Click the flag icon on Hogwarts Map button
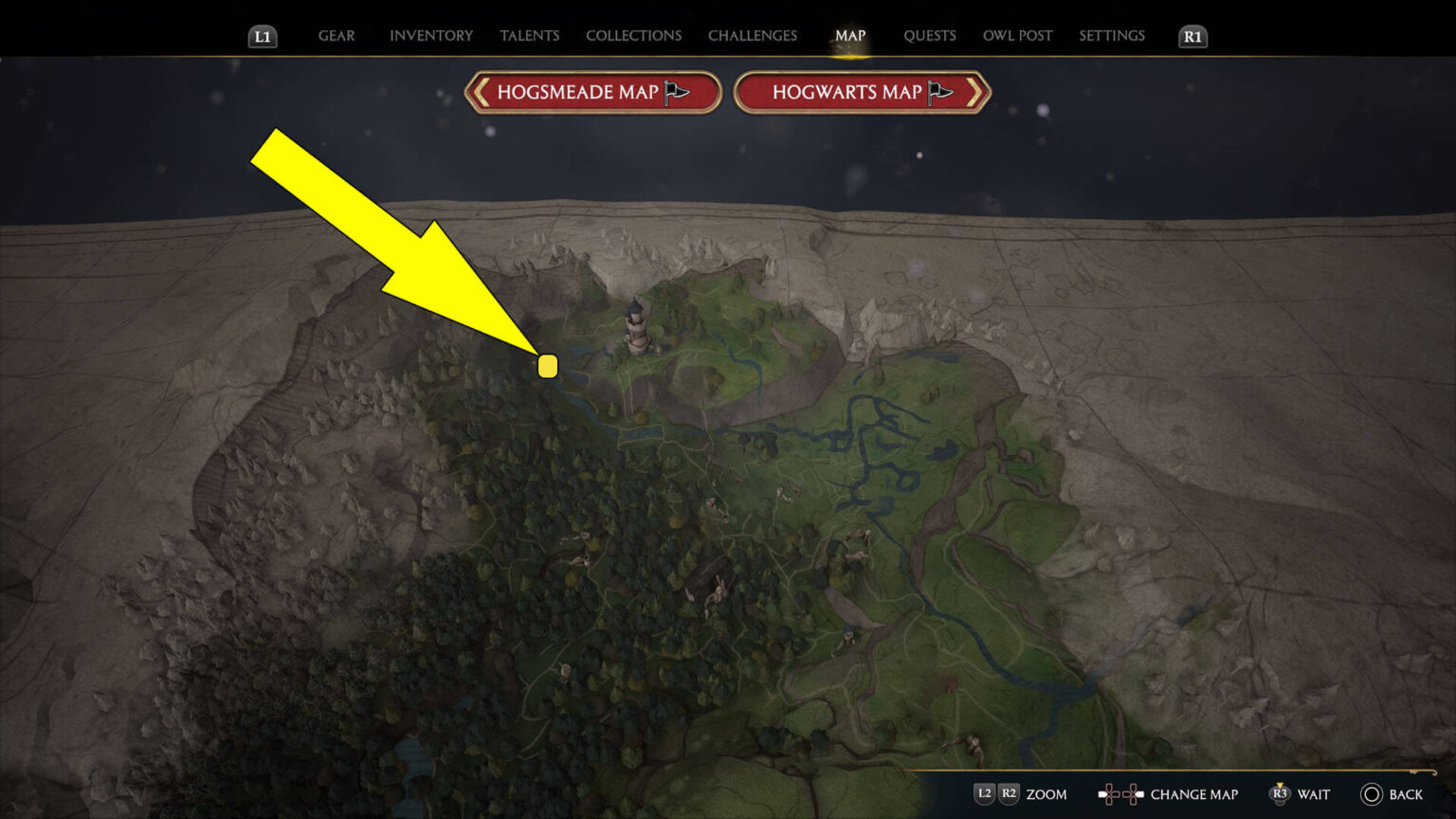This screenshot has height=819, width=1456. [940, 91]
